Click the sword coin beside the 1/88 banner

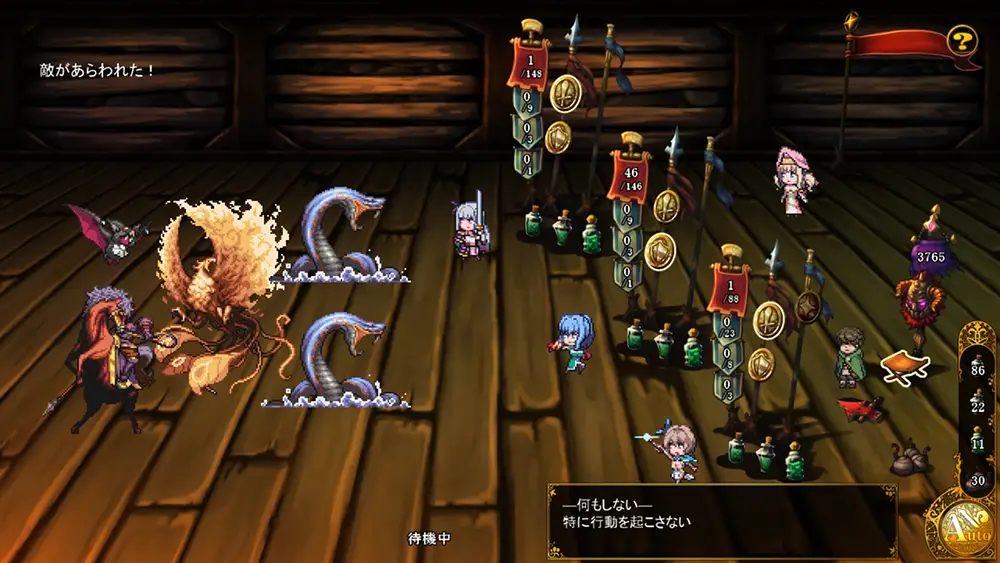click(768, 319)
